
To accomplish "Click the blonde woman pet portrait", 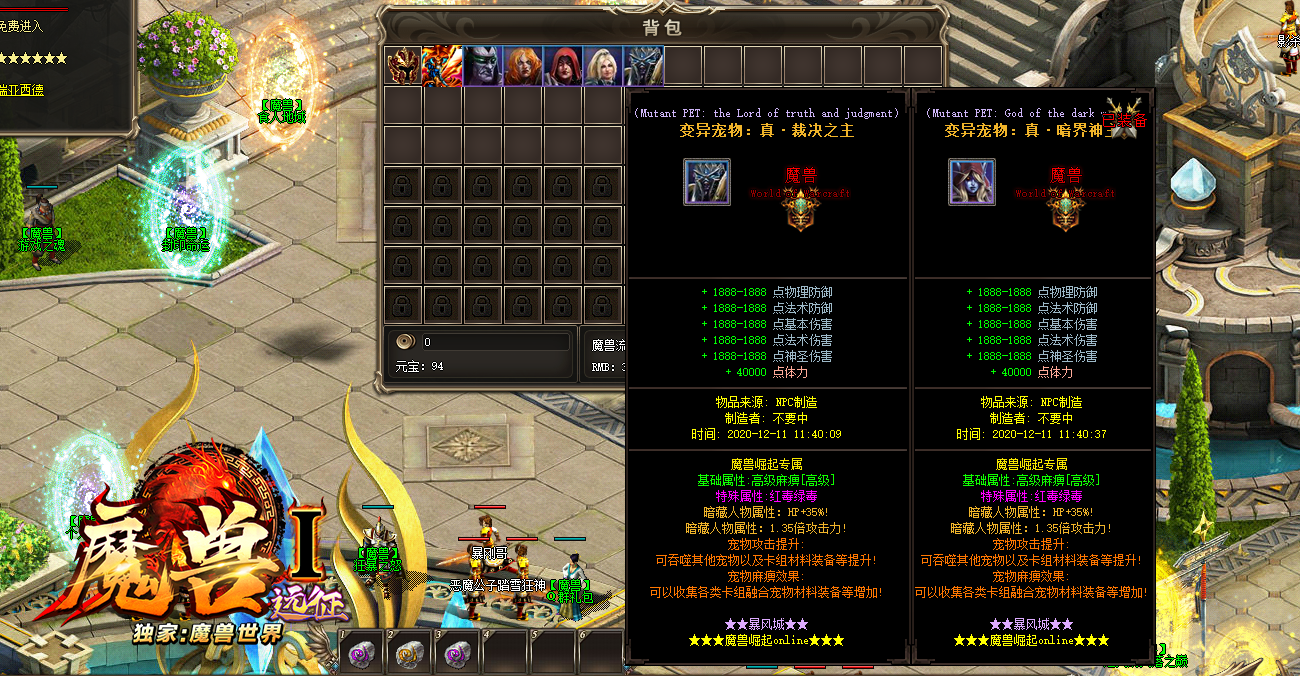I will [x=603, y=66].
